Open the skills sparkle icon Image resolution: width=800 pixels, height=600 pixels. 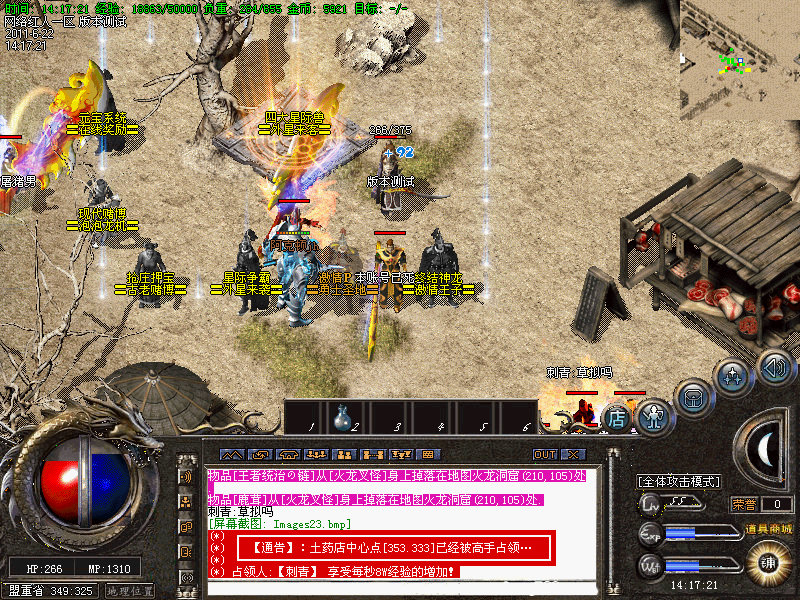click(733, 377)
